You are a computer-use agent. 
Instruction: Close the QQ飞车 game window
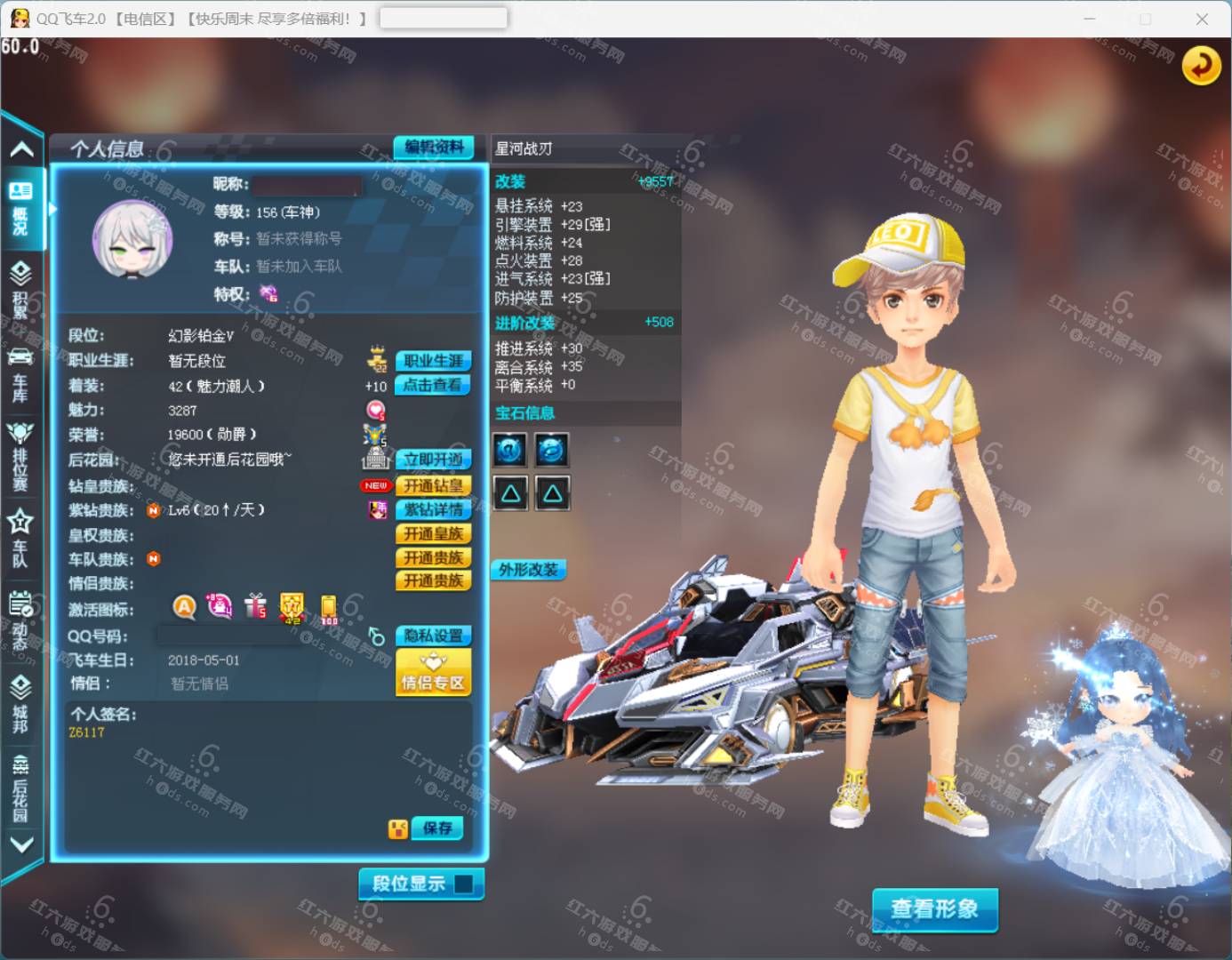coord(1202,19)
